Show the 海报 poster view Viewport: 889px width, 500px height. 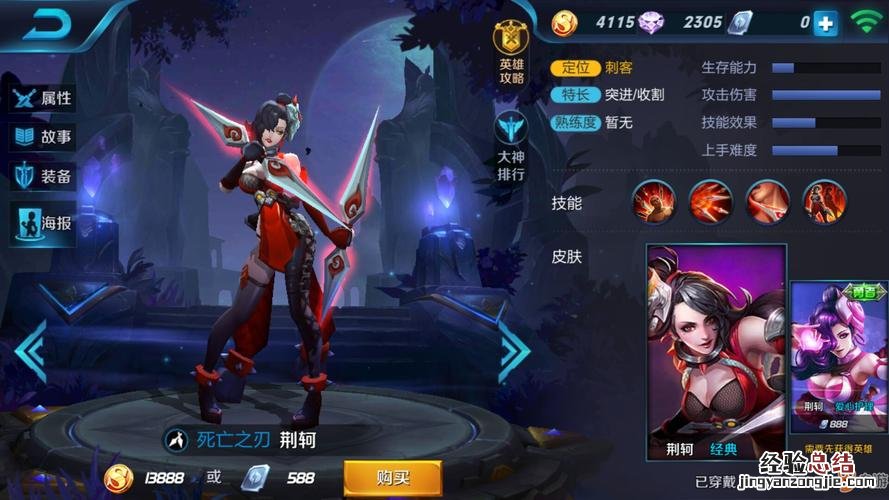43,222
